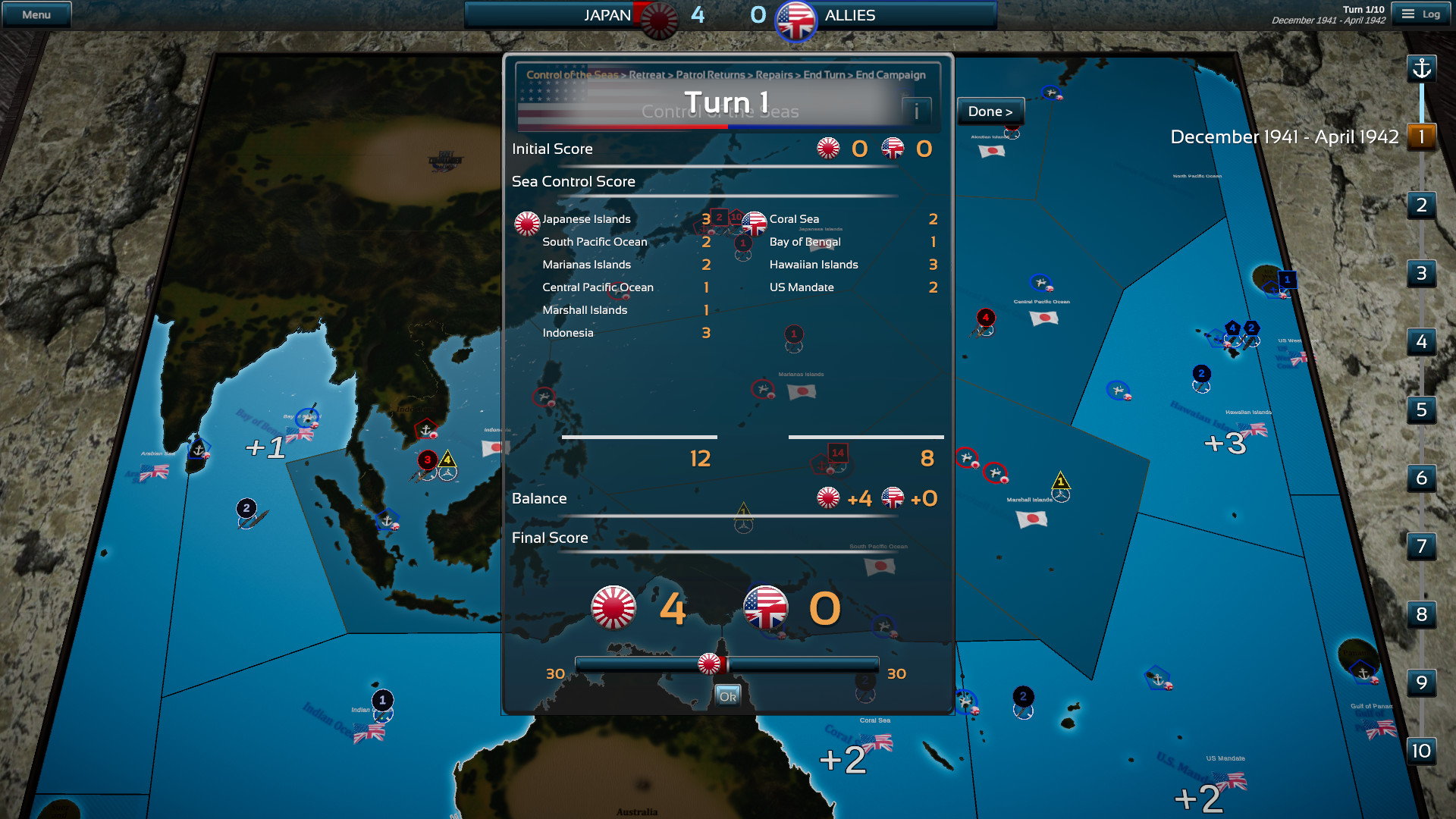
Task: Click the Allied flag beside the Coral Sea score
Action: point(753,223)
